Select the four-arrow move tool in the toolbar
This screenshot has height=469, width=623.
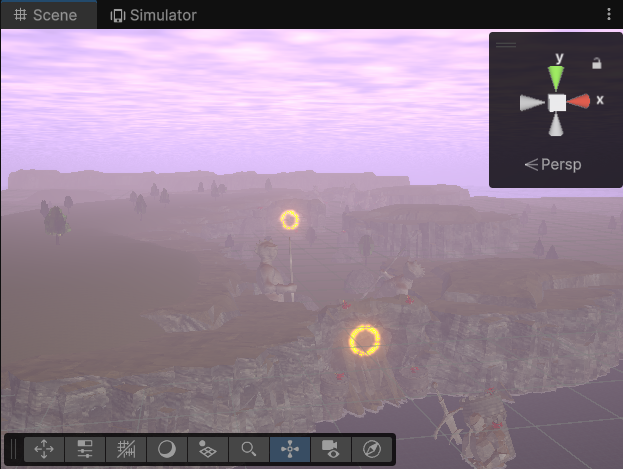[45, 449]
